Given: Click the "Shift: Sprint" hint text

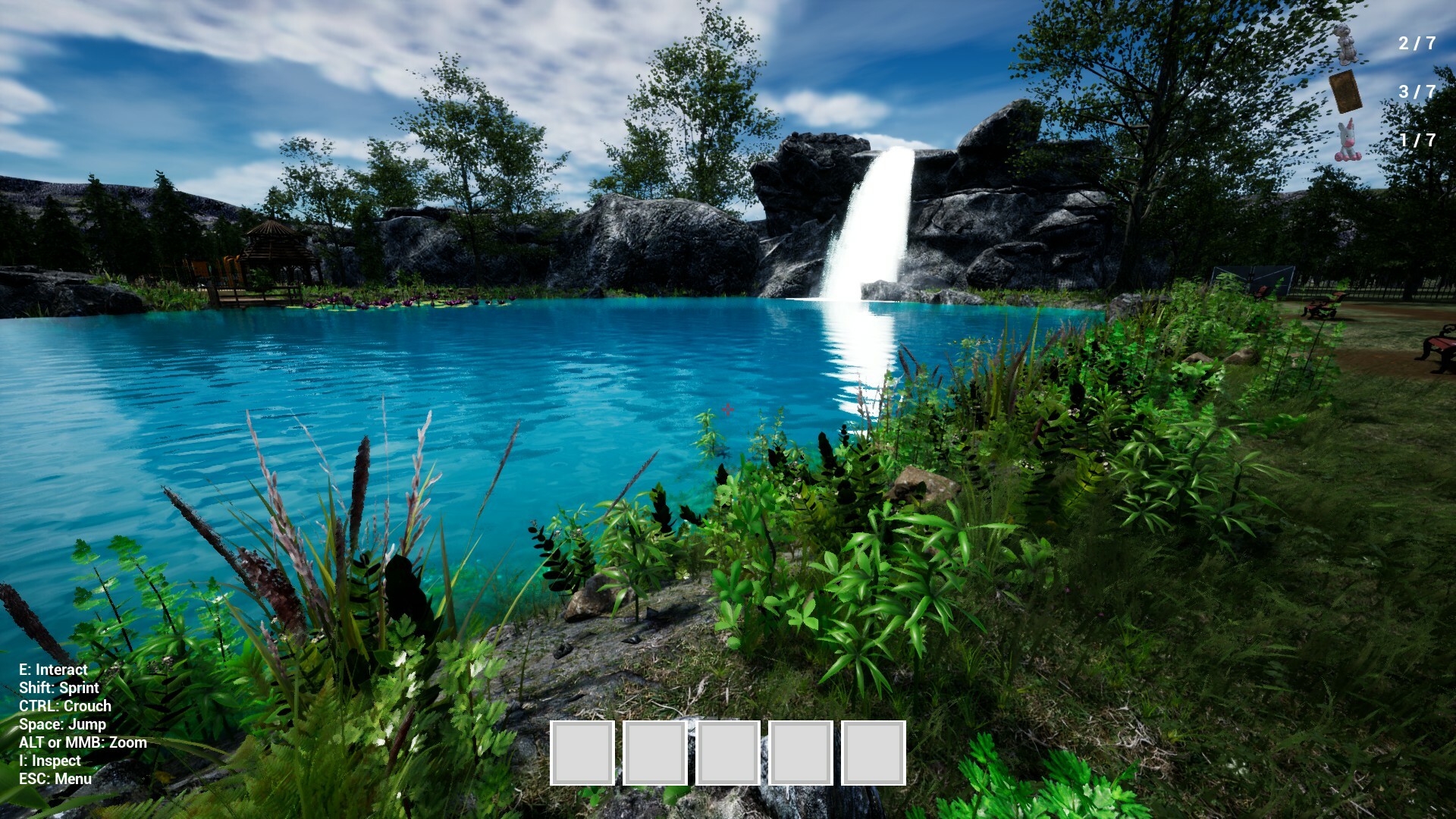Looking at the screenshot, I should pyautogui.click(x=58, y=688).
